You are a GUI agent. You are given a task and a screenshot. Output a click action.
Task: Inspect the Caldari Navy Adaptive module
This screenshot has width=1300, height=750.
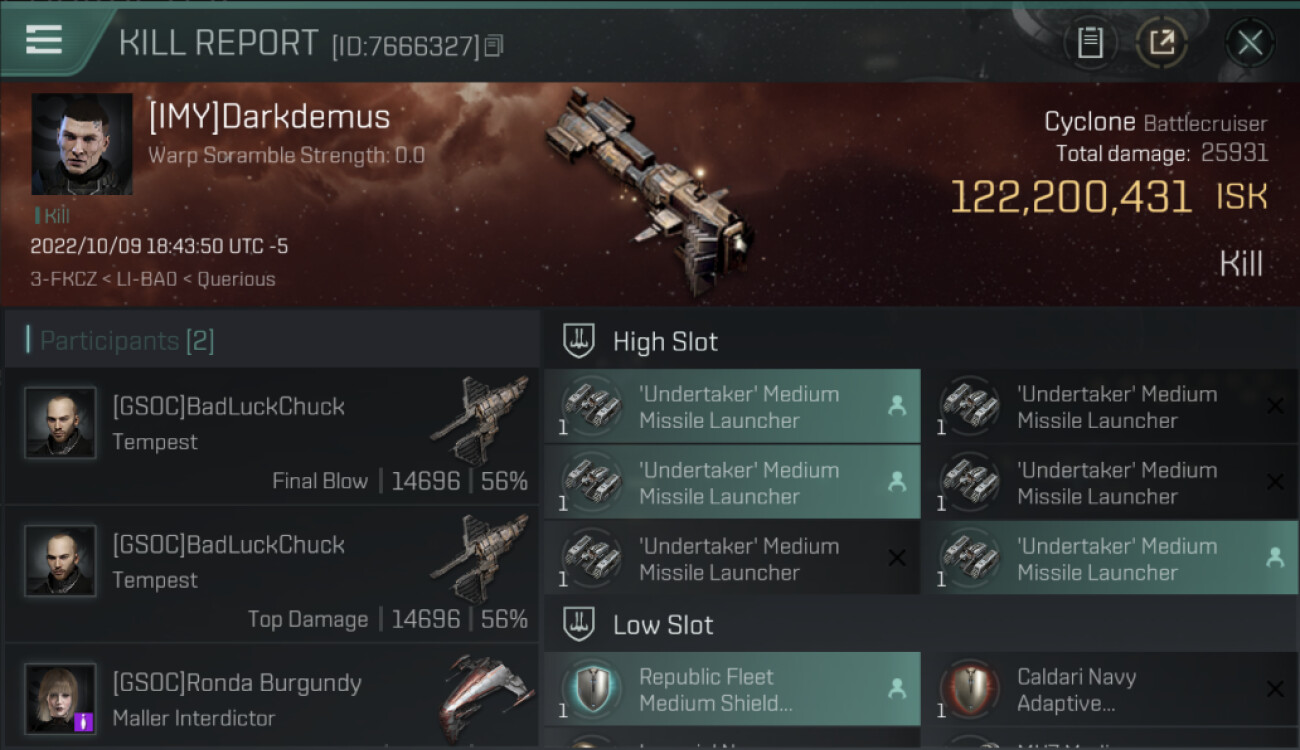(x=1110, y=689)
